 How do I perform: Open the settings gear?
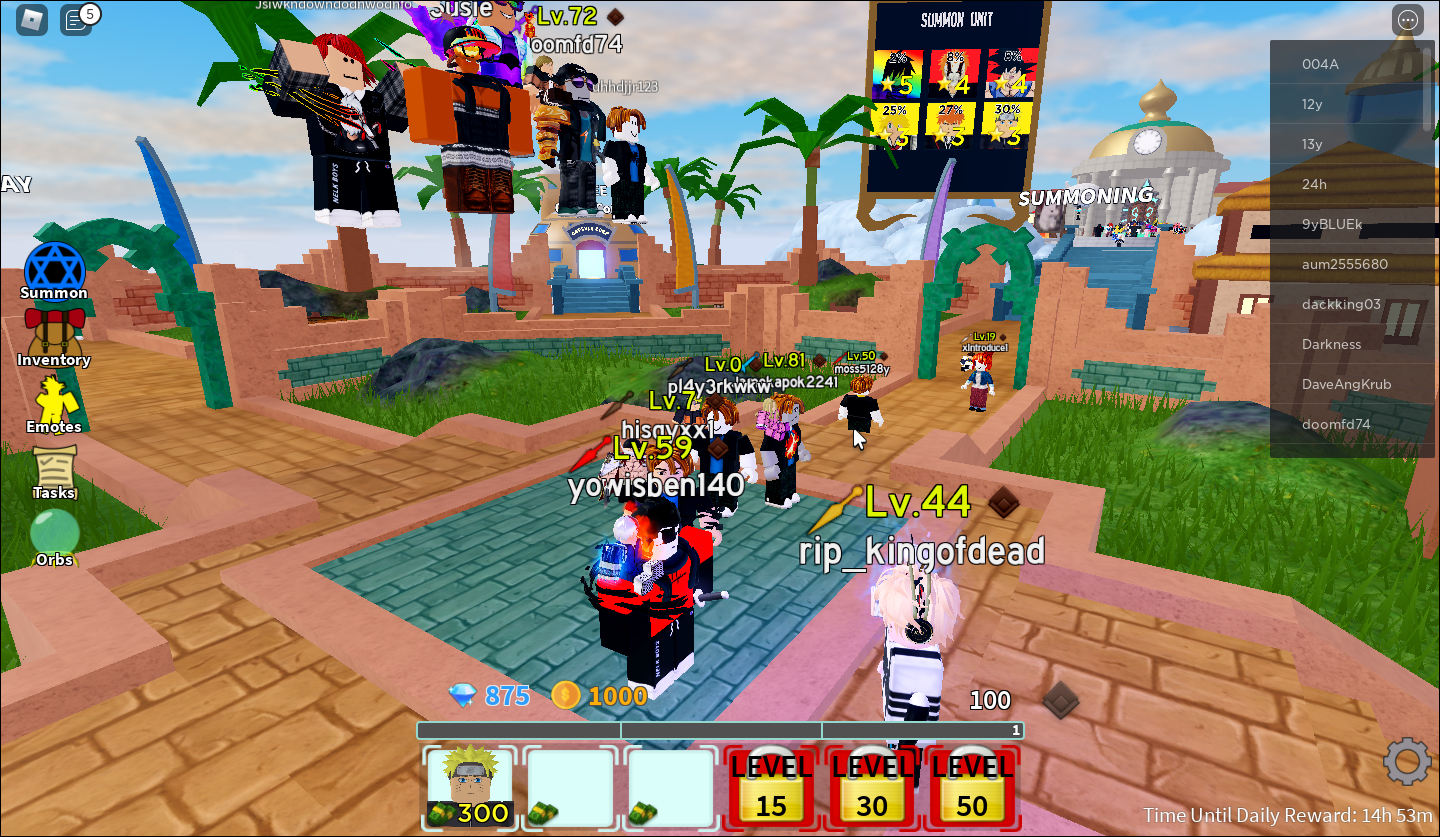pyautogui.click(x=1406, y=761)
